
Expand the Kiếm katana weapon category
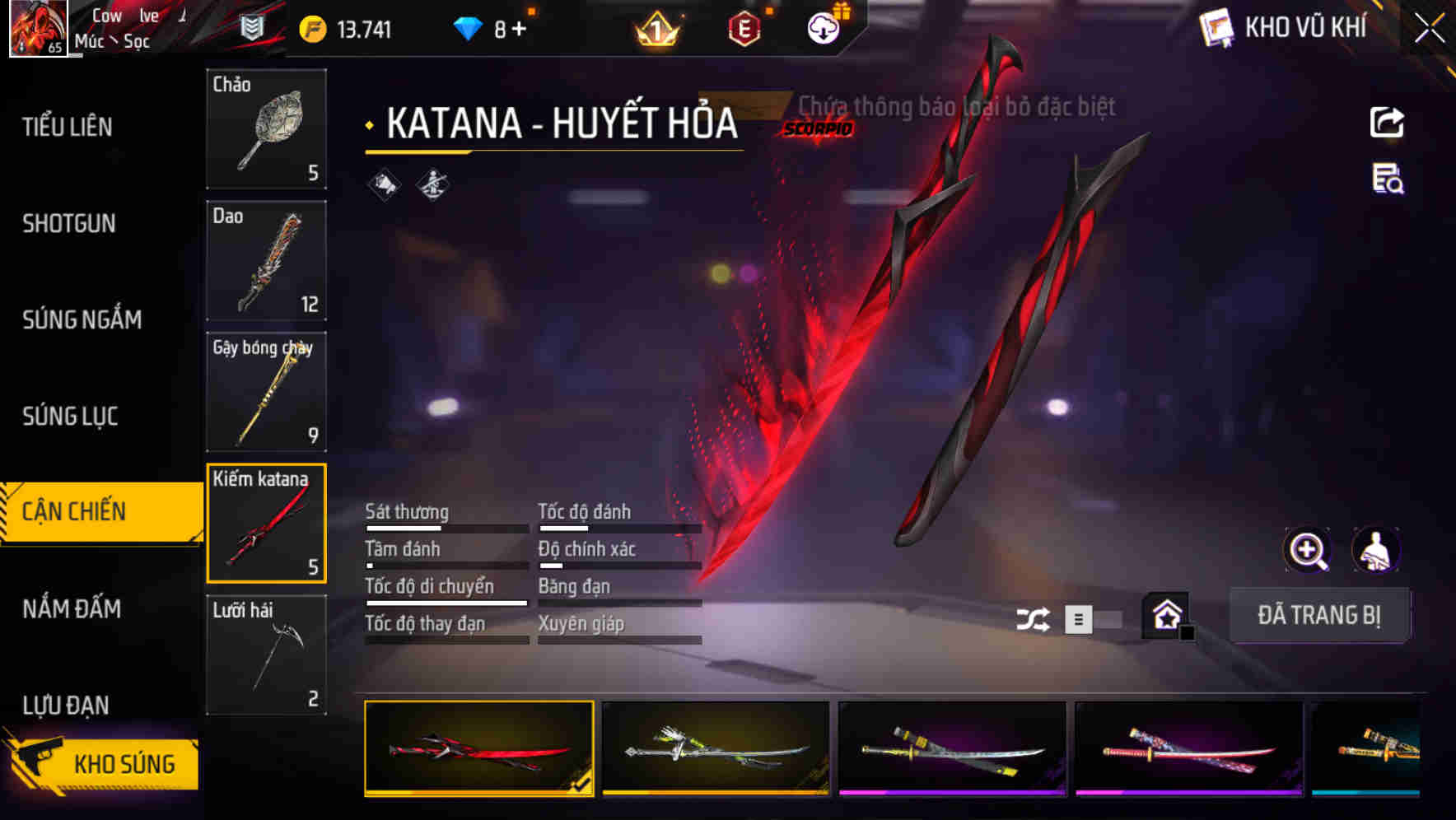266,522
